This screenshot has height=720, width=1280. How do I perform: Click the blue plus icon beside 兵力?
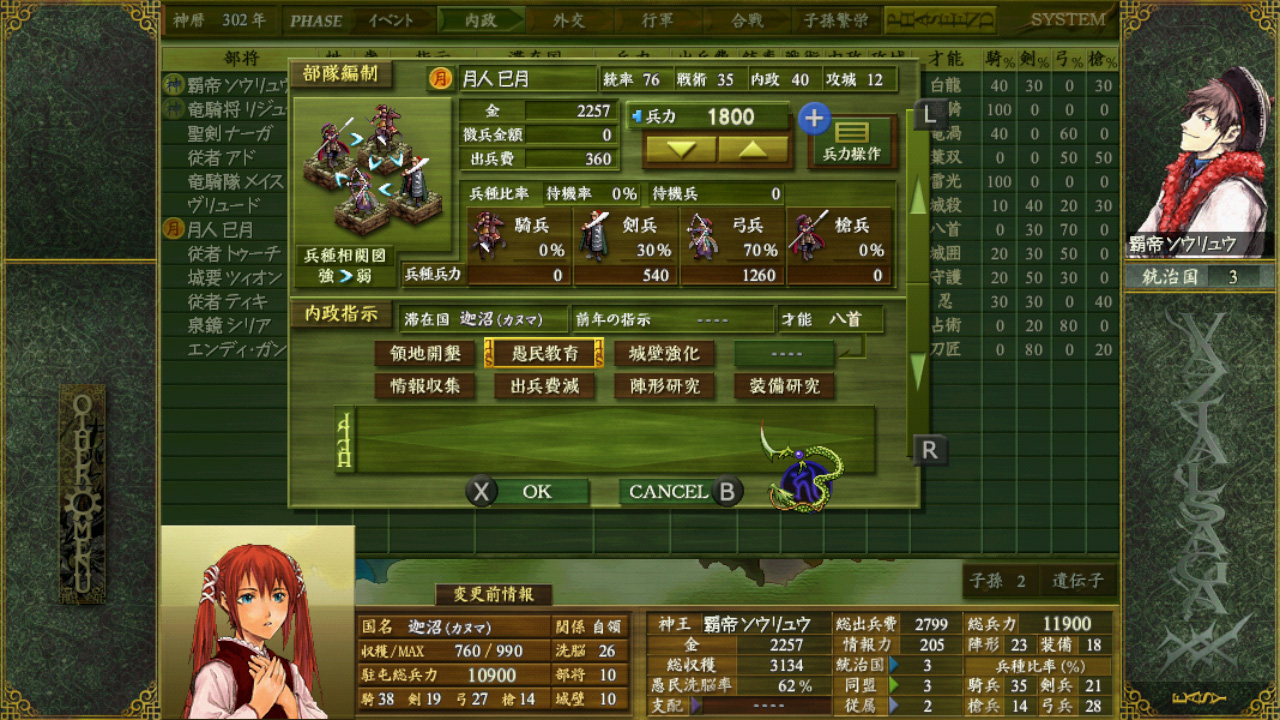click(814, 119)
